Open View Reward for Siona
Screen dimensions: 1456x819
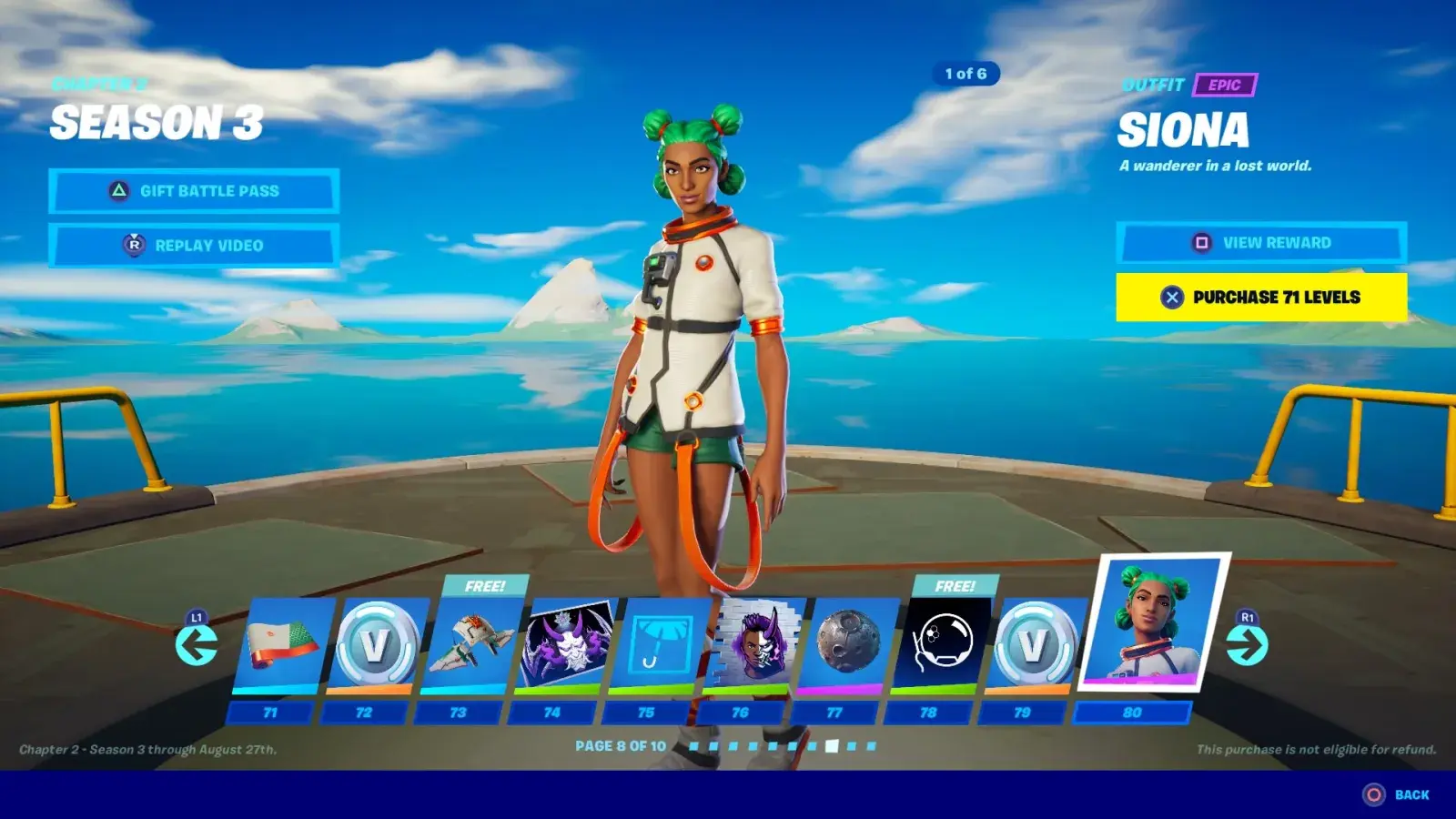(x=1261, y=242)
